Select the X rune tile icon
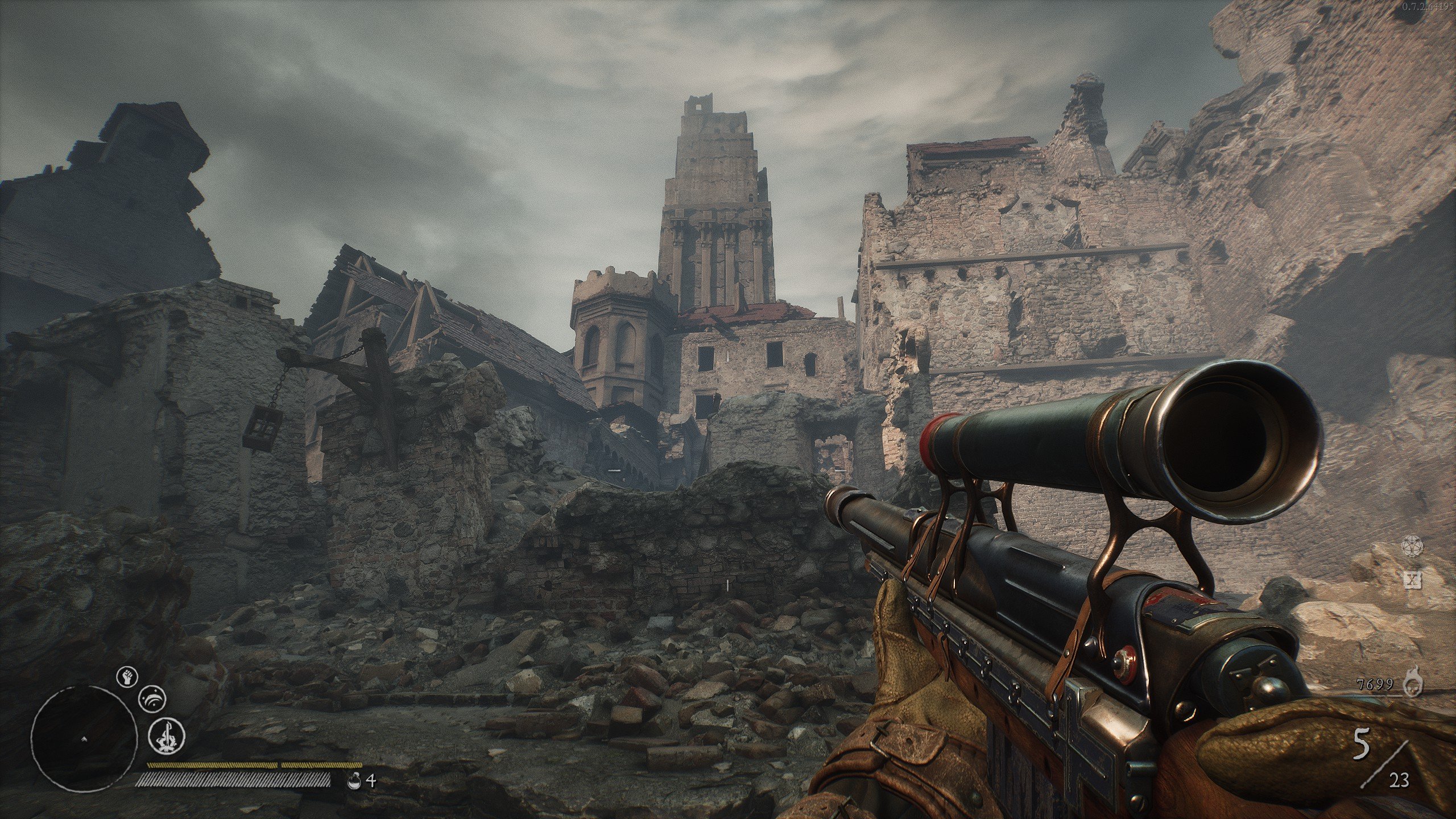Viewport: 1456px width, 819px height. [1412, 580]
